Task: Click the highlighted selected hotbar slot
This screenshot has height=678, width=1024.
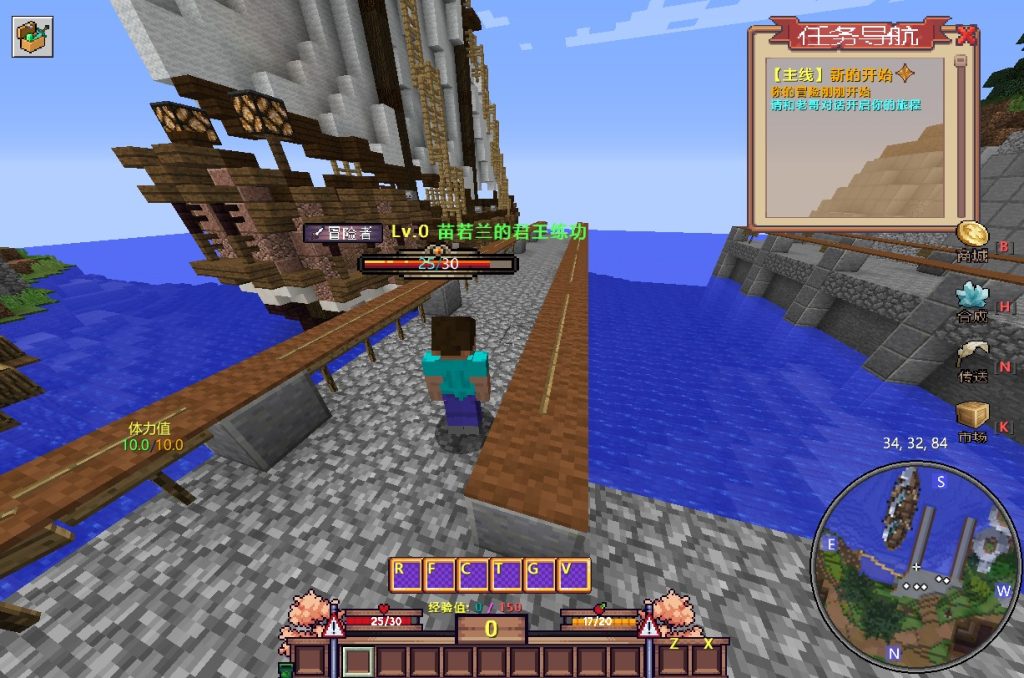Action: (x=359, y=661)
